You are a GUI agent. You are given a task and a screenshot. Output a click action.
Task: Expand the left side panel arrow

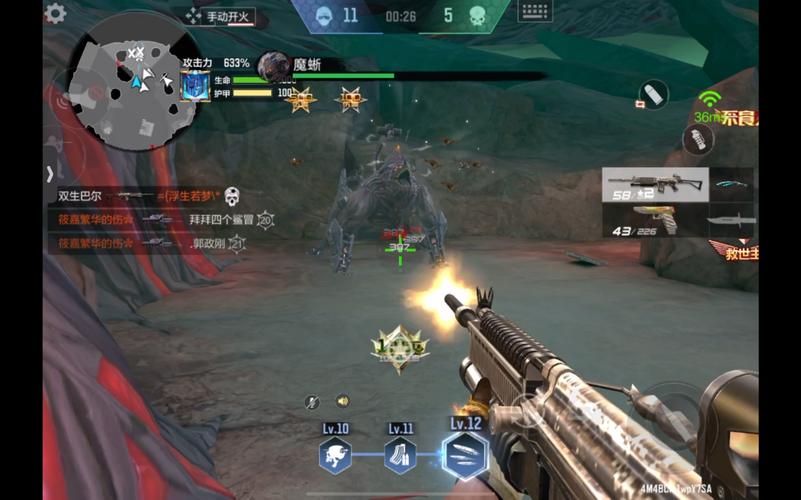pyautogui.click(x=49, y=173)
